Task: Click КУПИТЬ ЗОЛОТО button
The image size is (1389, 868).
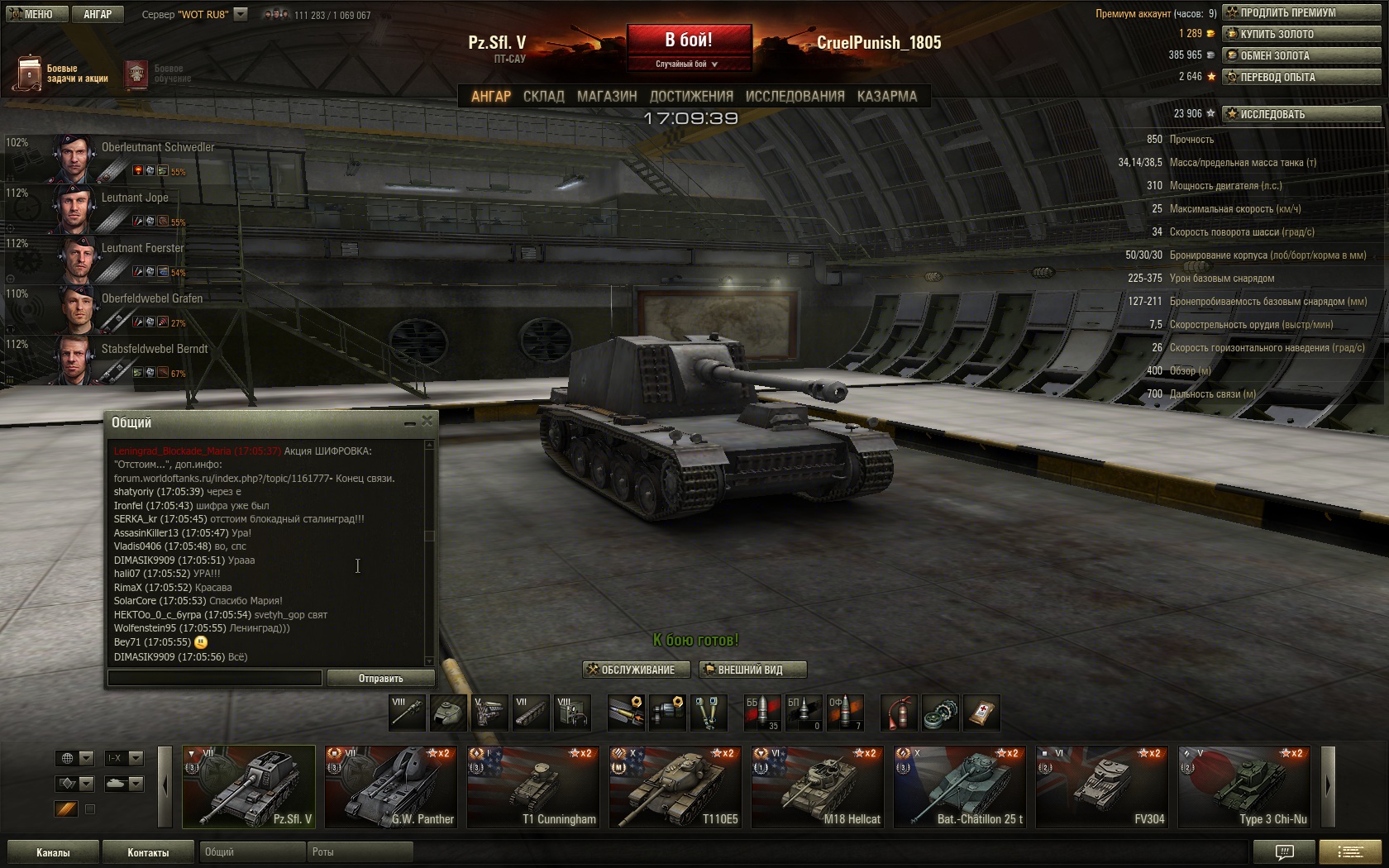Action: pos(1301,34)
